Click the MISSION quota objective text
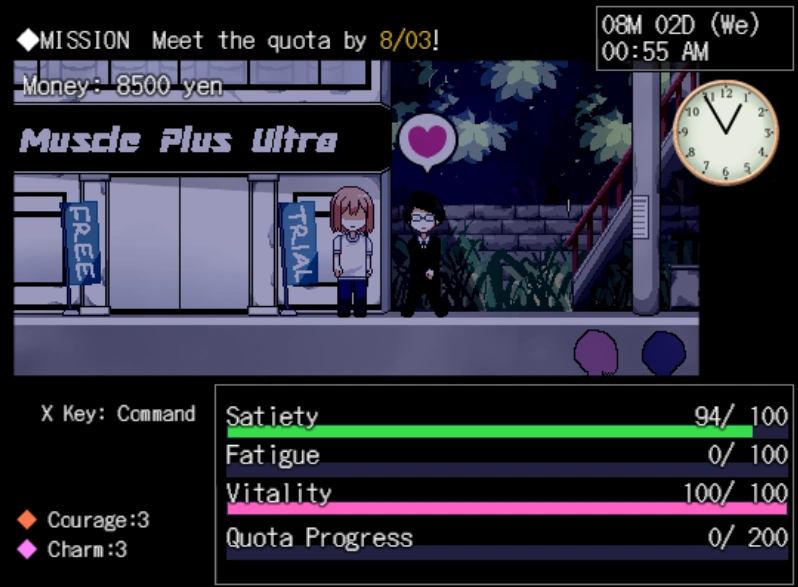The image size is (798, 587). pos(230,41)
